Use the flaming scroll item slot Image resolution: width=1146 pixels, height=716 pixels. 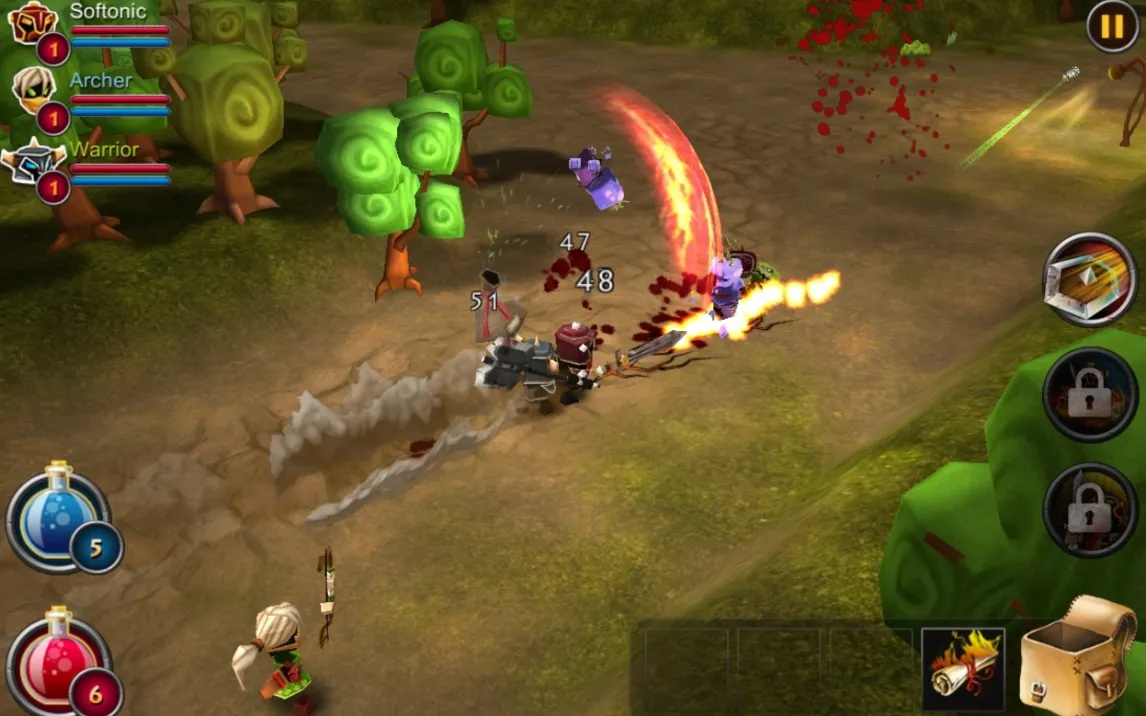point(962,667)
